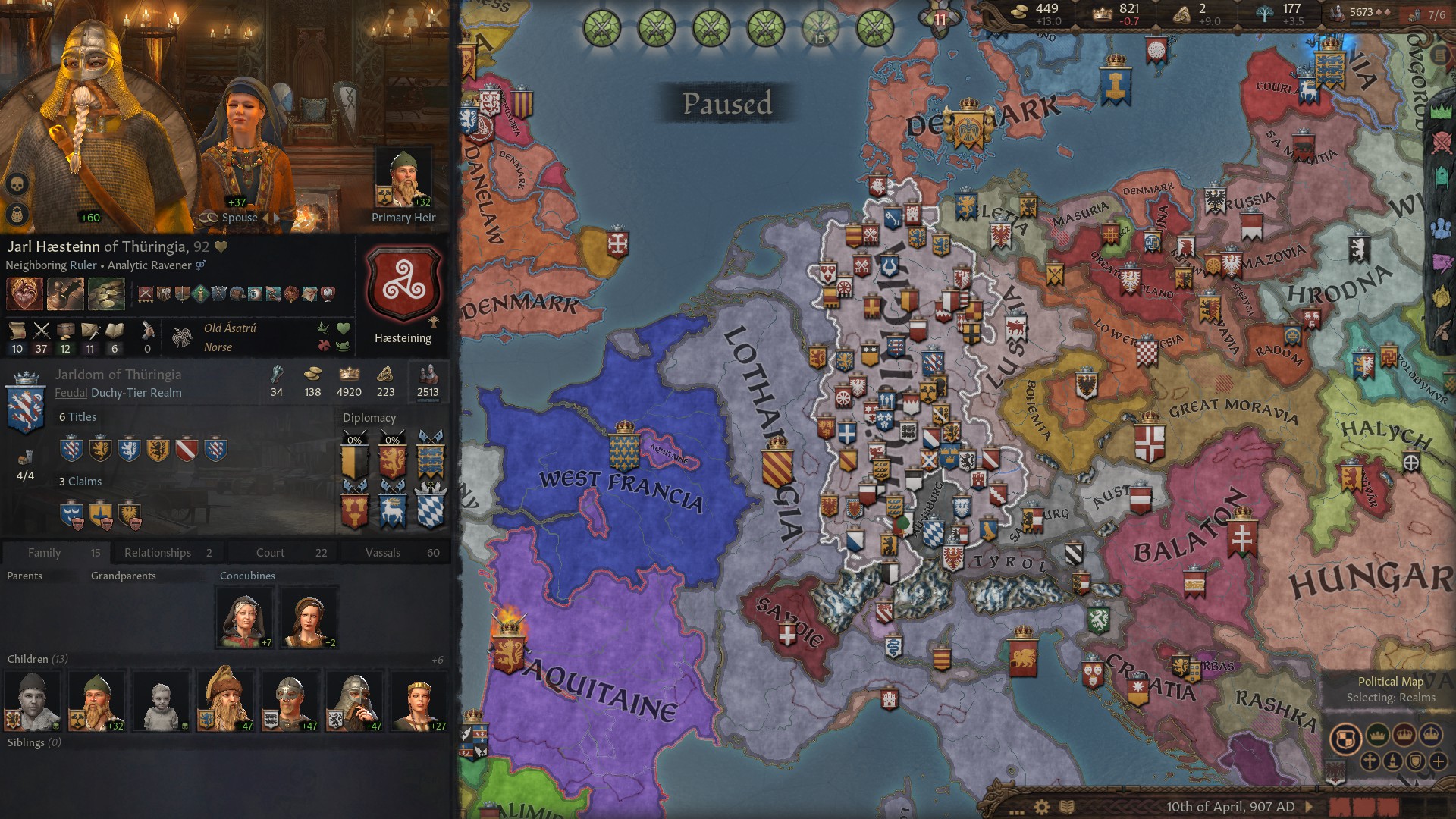Enable the houses map mode shield icon
The width and height of the screenshot is (1456, 819).
(x=1416, y=761)
